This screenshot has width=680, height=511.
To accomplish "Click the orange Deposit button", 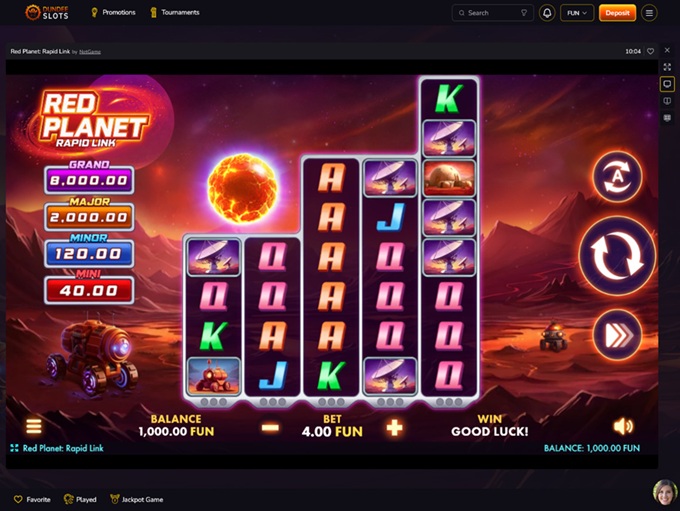I will pos(617,13).
